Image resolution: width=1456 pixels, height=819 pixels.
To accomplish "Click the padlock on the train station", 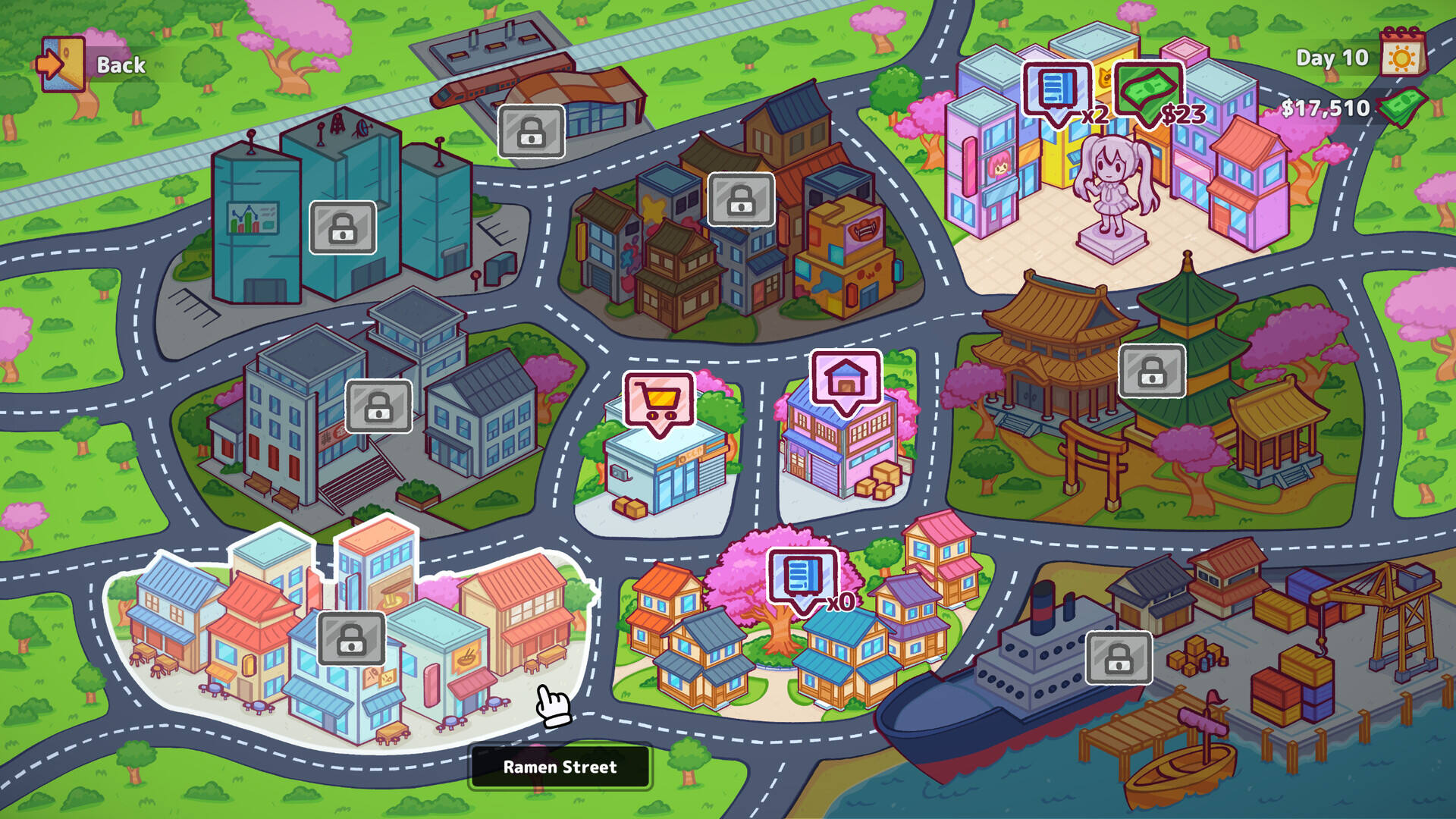I will click(531, 132).
